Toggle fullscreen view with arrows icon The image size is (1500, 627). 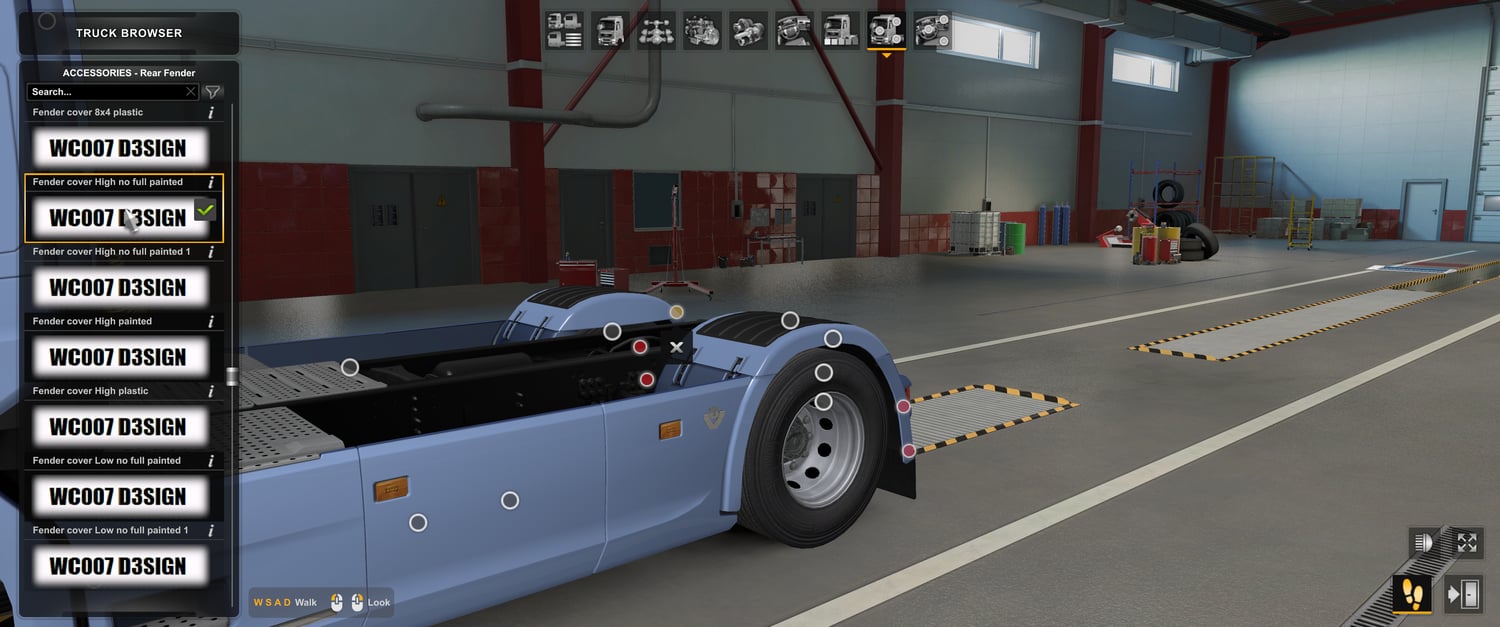pos(1467,543)
